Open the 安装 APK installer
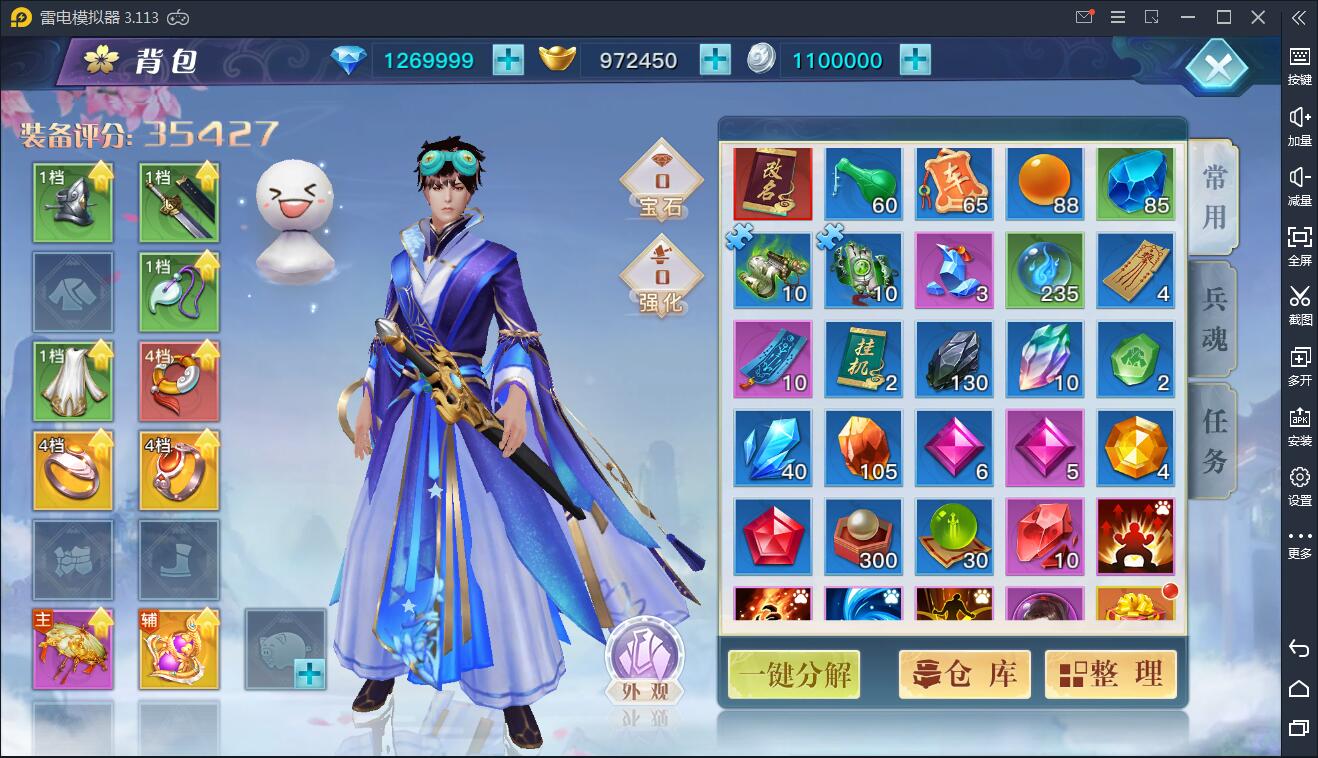 (1299, 425)
